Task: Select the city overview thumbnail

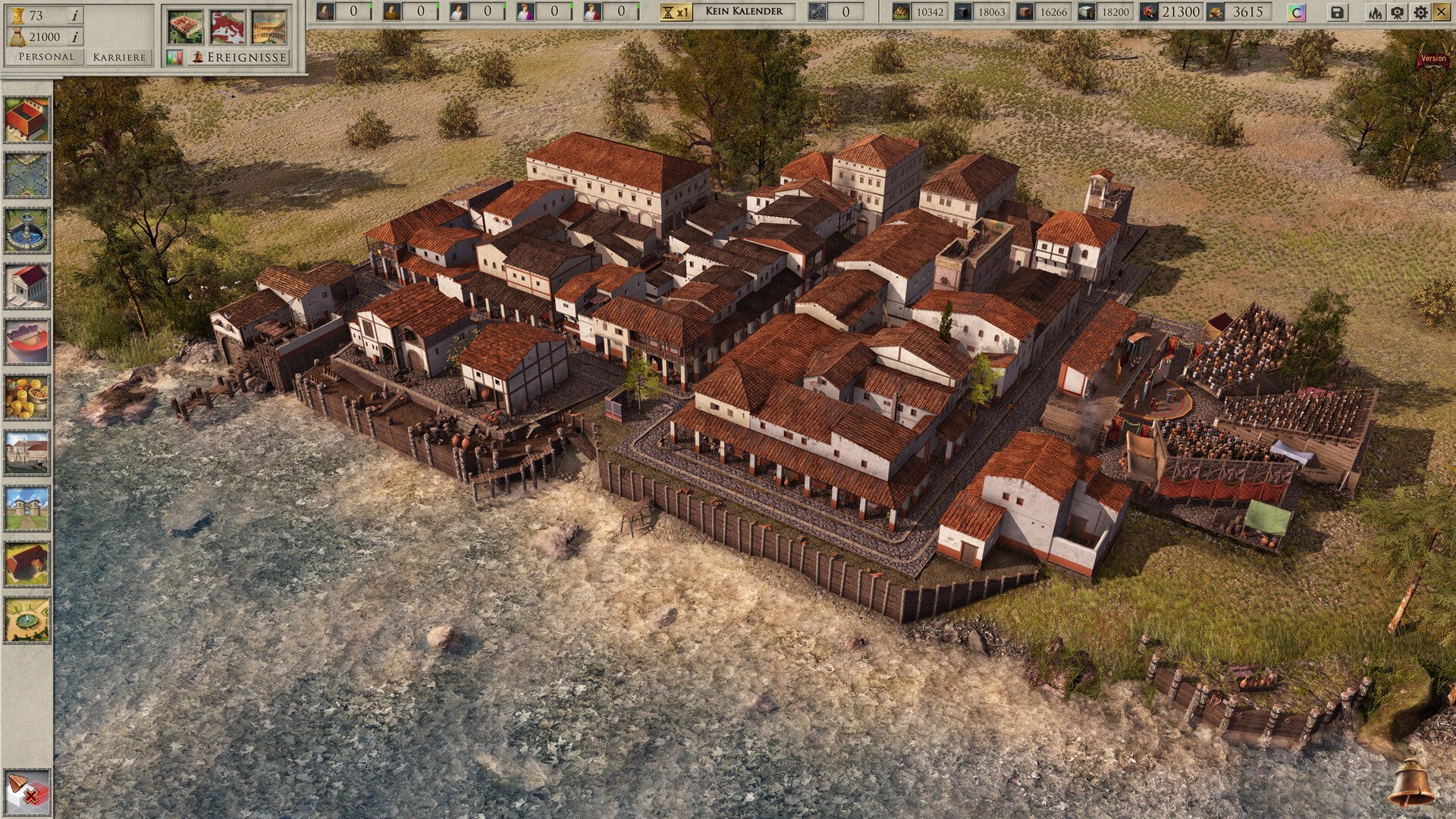Action: (186, 27)
